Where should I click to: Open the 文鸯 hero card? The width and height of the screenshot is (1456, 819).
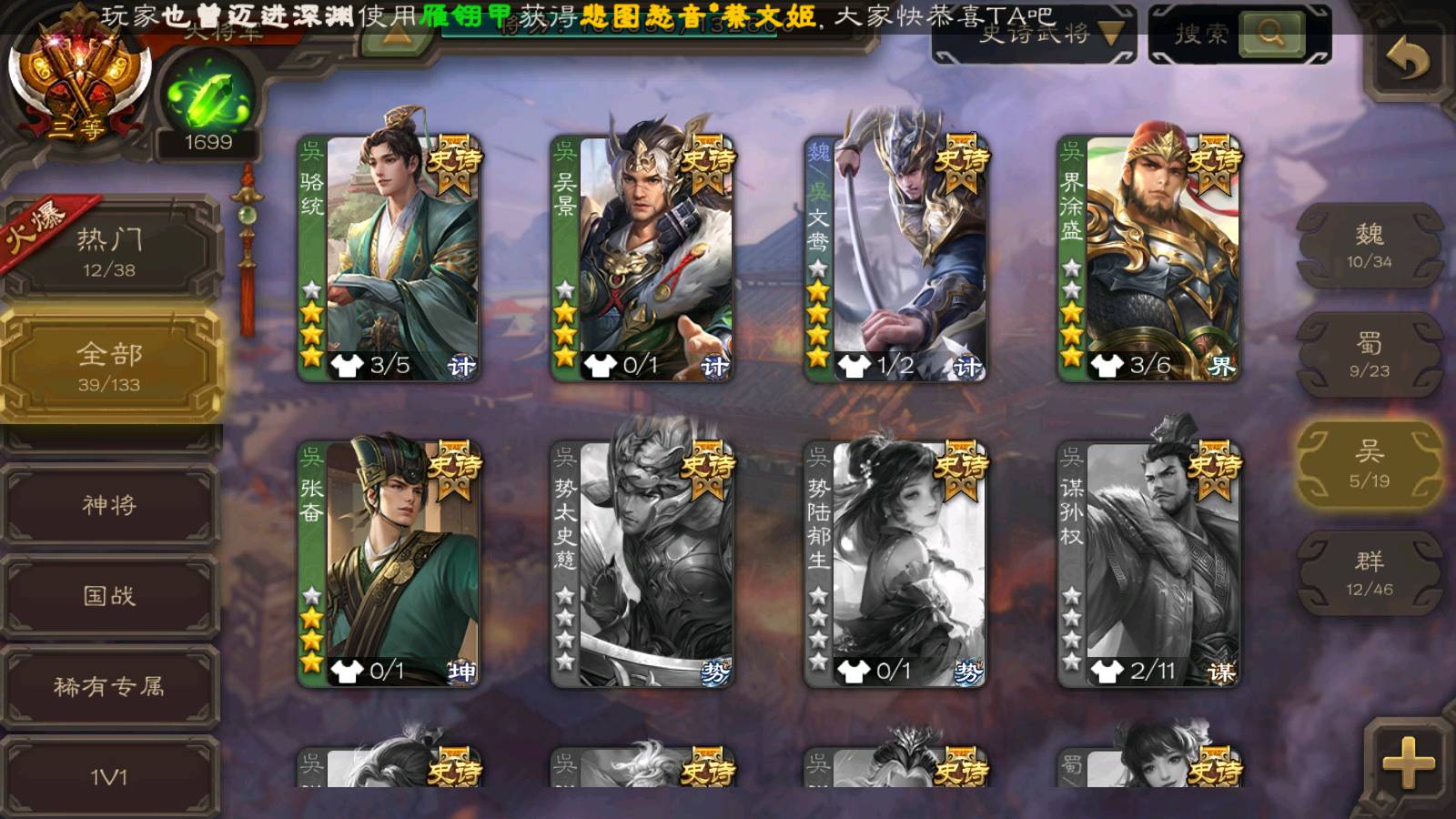point(895,258)
